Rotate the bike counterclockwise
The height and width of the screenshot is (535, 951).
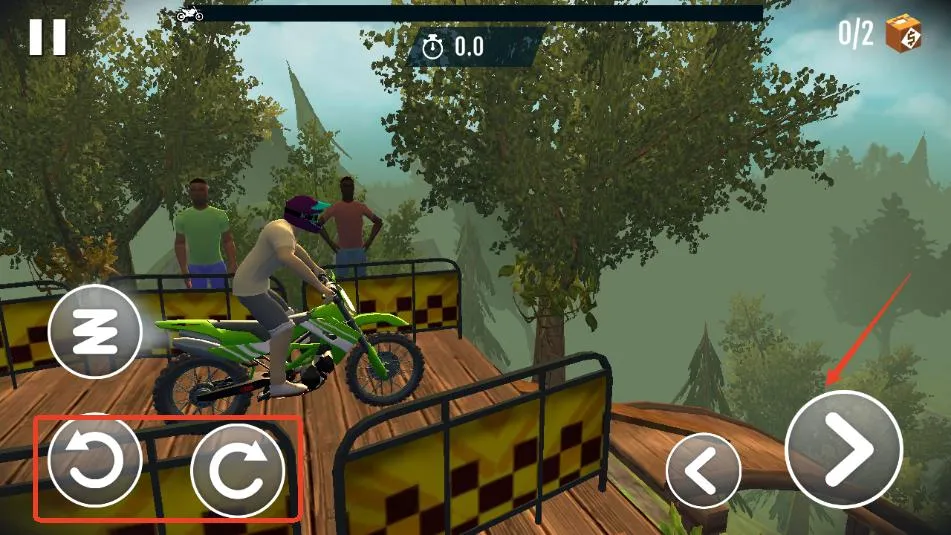(x=95, y=463)
